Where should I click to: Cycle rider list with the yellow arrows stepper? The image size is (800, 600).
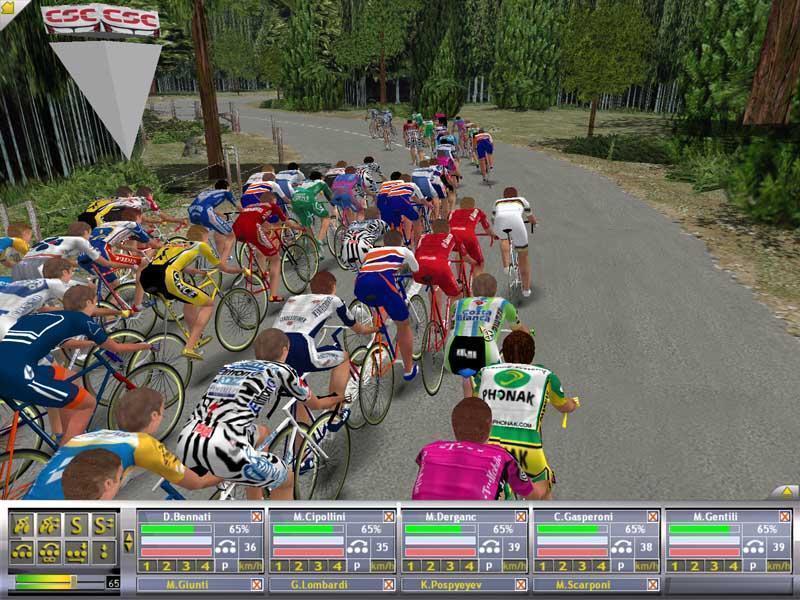127,541
